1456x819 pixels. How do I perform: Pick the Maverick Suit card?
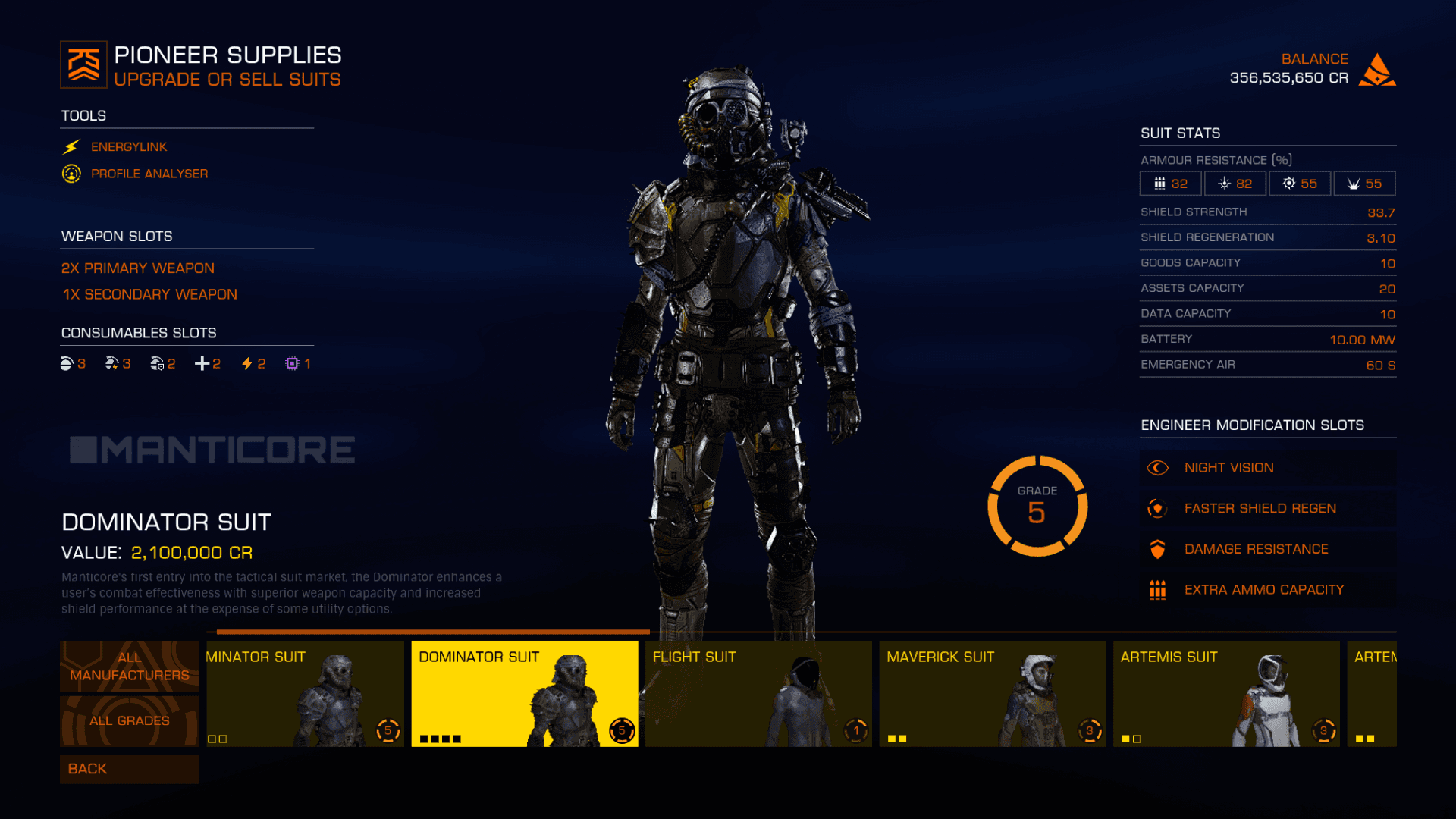pos(992,694)
